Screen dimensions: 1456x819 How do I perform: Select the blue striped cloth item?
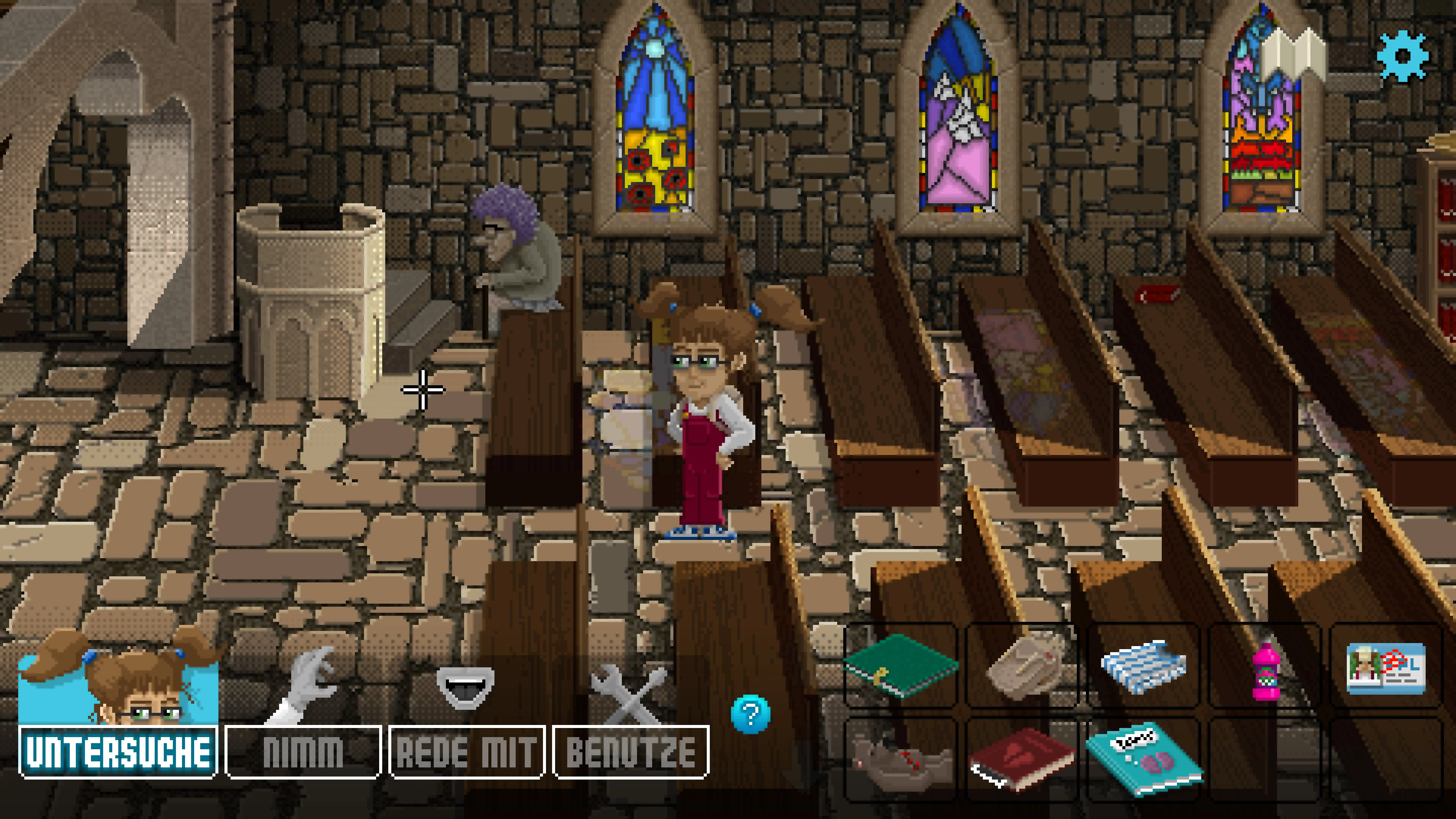(1144, 666)
